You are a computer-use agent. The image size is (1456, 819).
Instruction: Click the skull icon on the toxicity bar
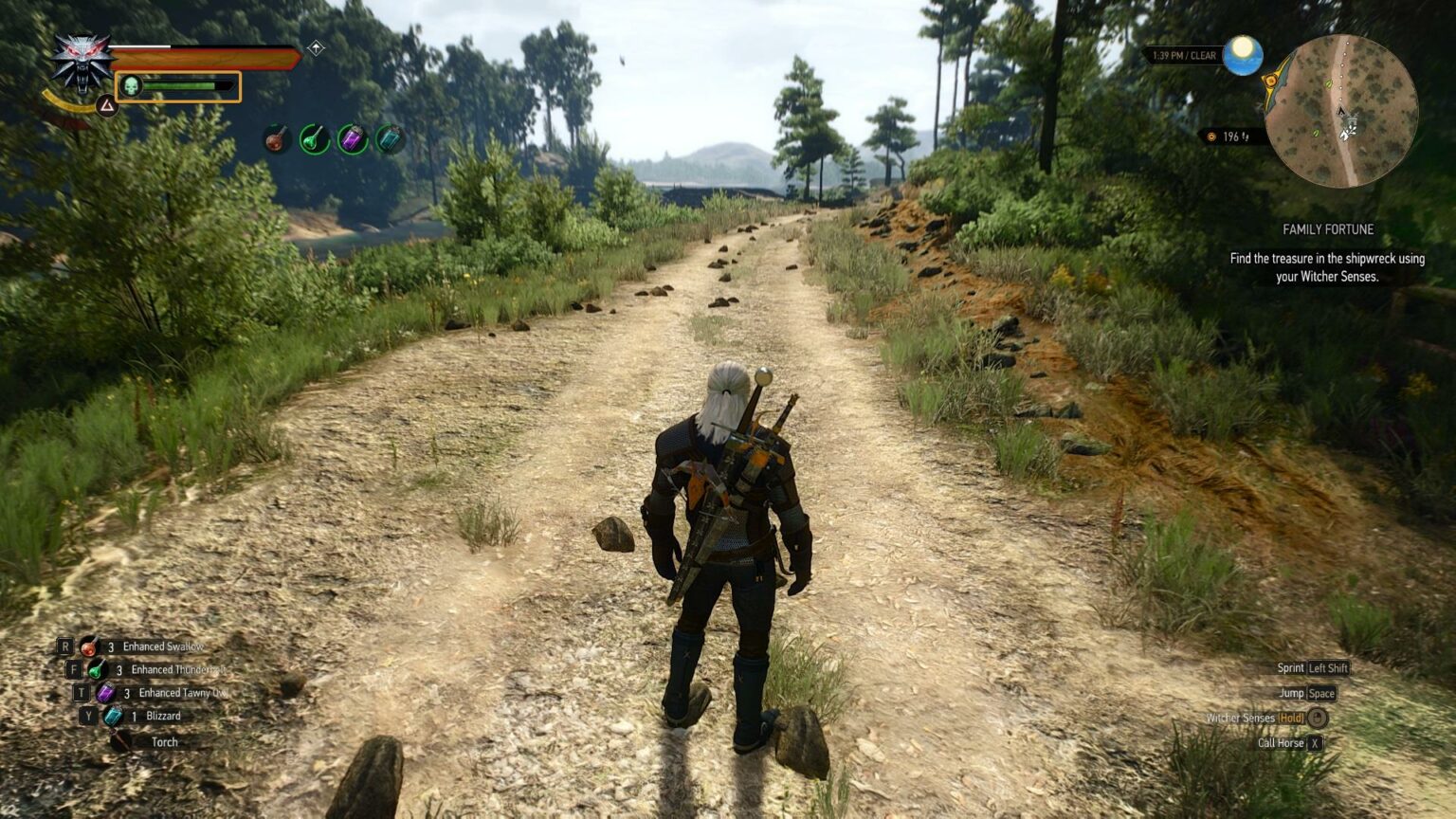131,84
